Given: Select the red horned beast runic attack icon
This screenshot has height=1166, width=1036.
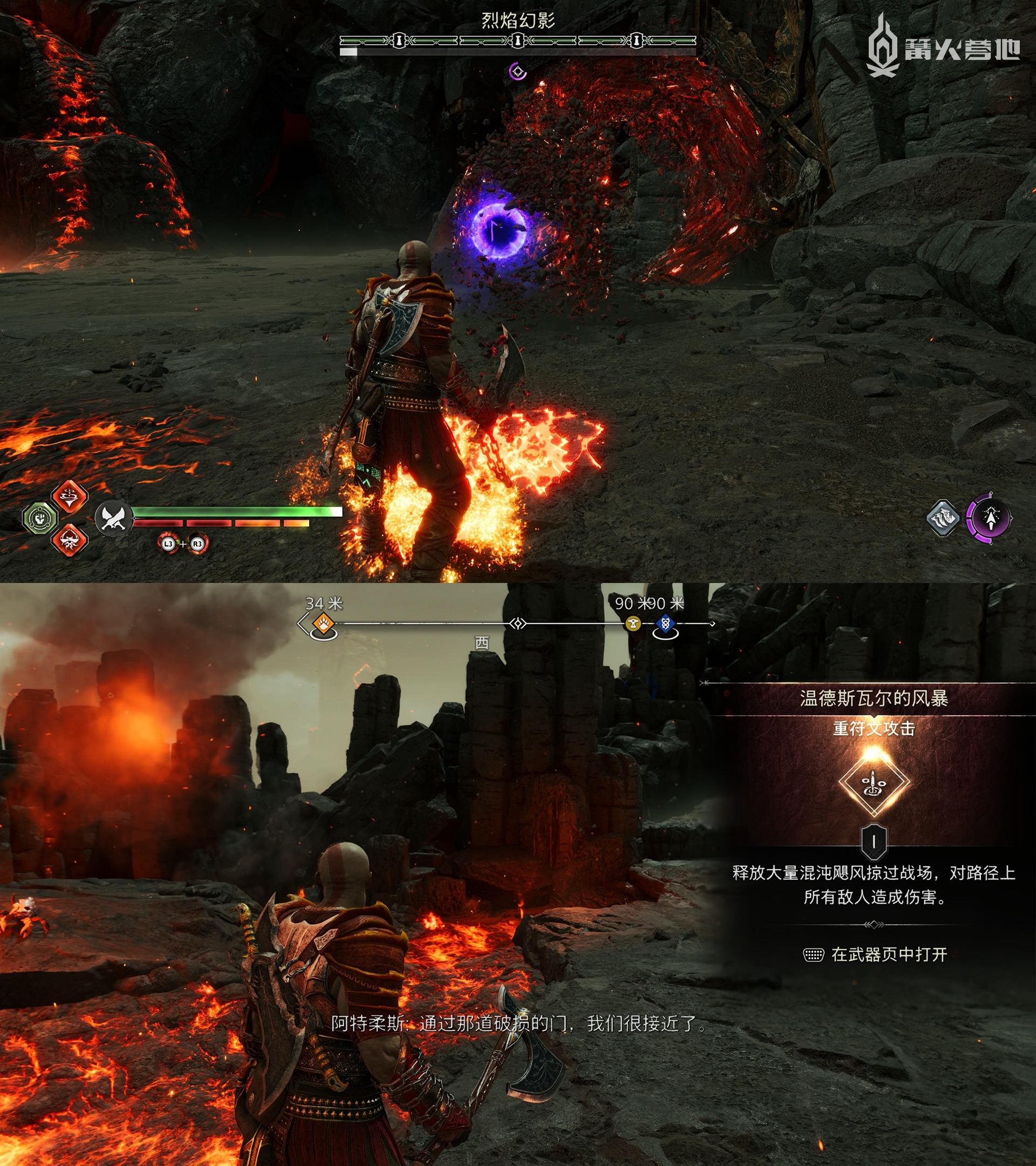Looking at the screenshot, I should (x=70, y=539).
